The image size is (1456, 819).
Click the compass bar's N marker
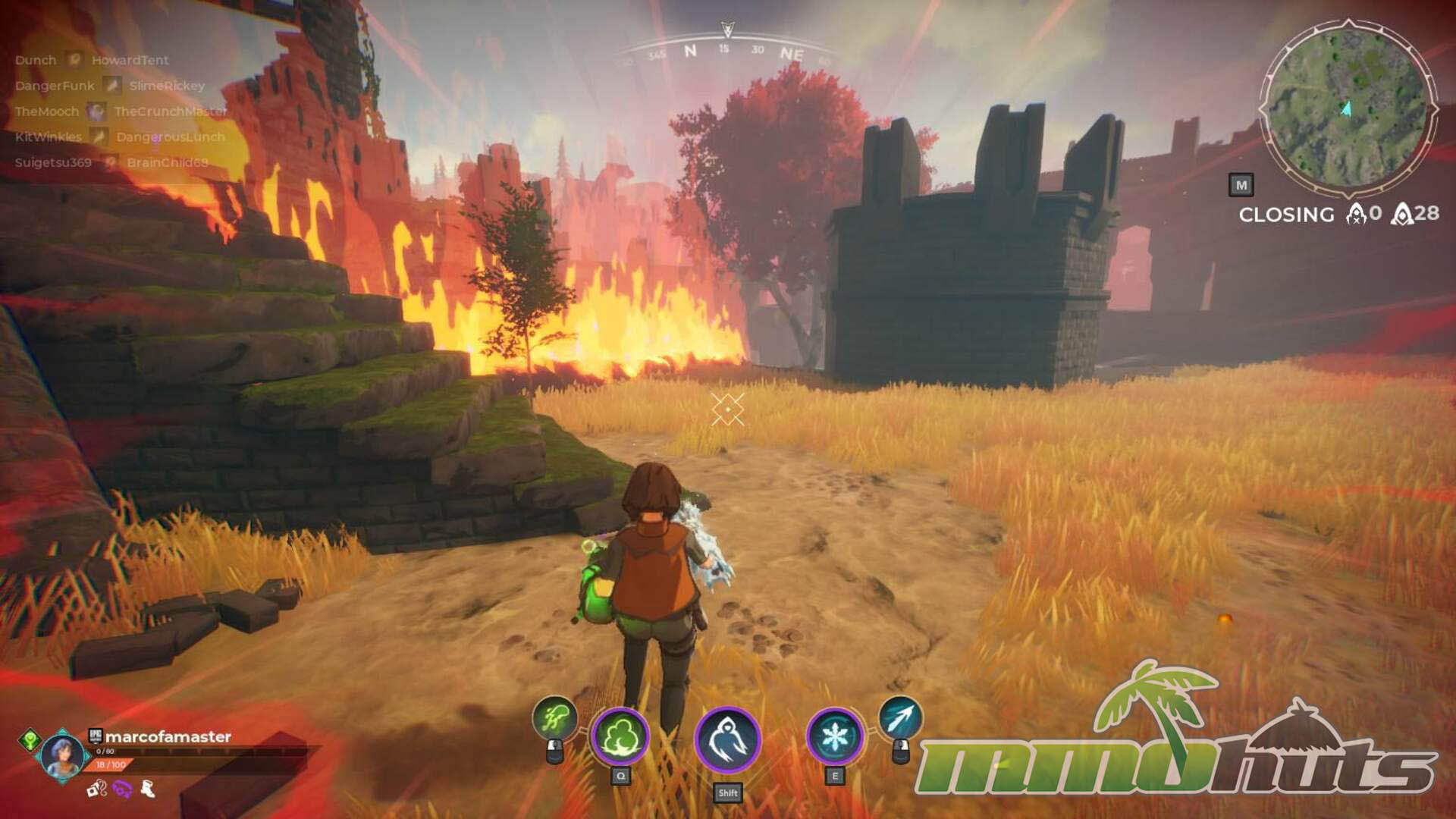(x=690, y=51)
